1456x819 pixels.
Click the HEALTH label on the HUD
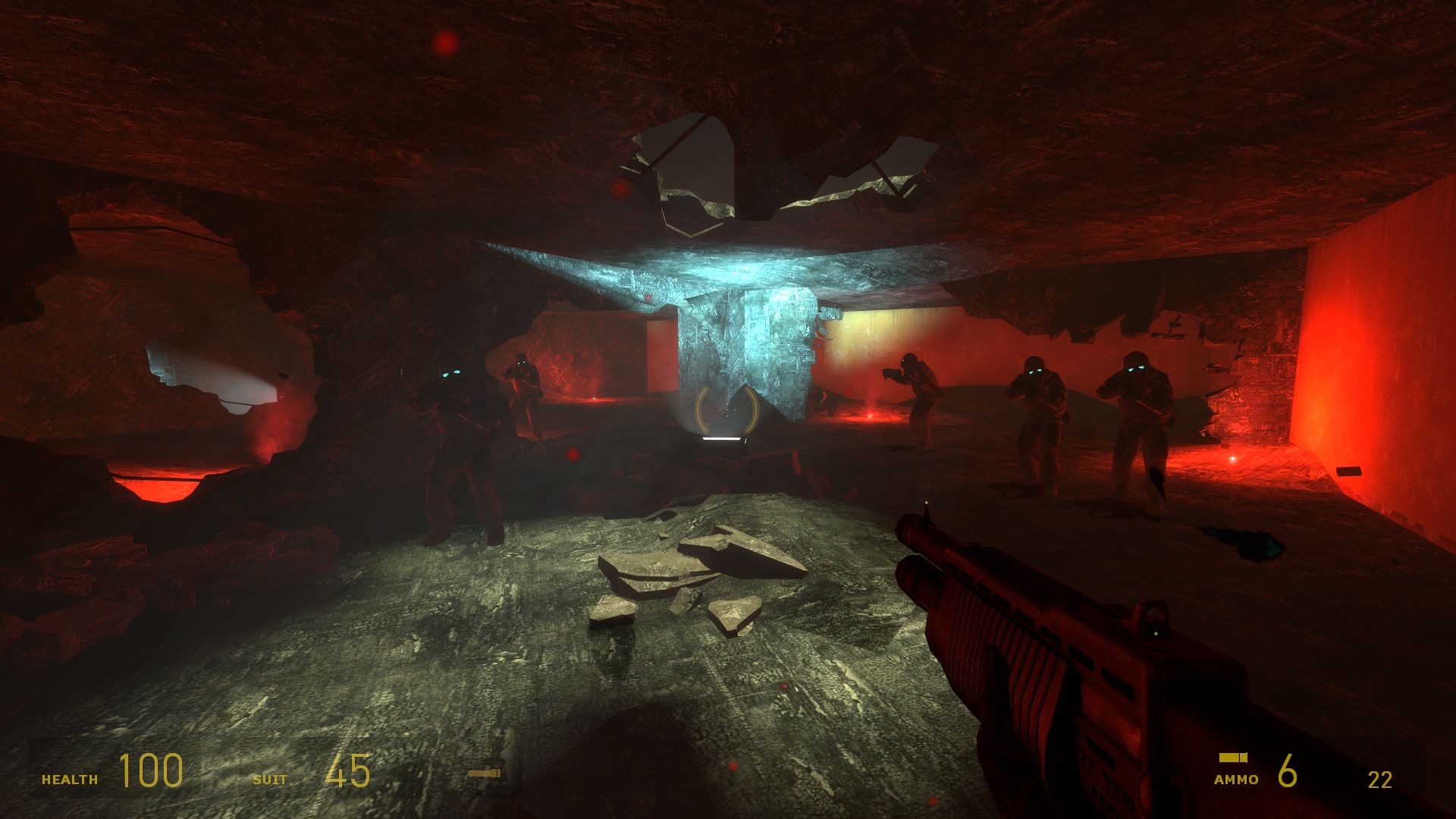pyautogui.click(x=69, y=778)
